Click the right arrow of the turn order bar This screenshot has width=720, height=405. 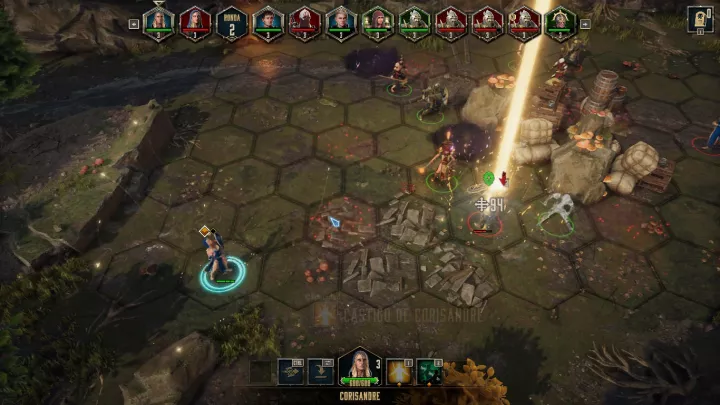[x=585, y=22]
